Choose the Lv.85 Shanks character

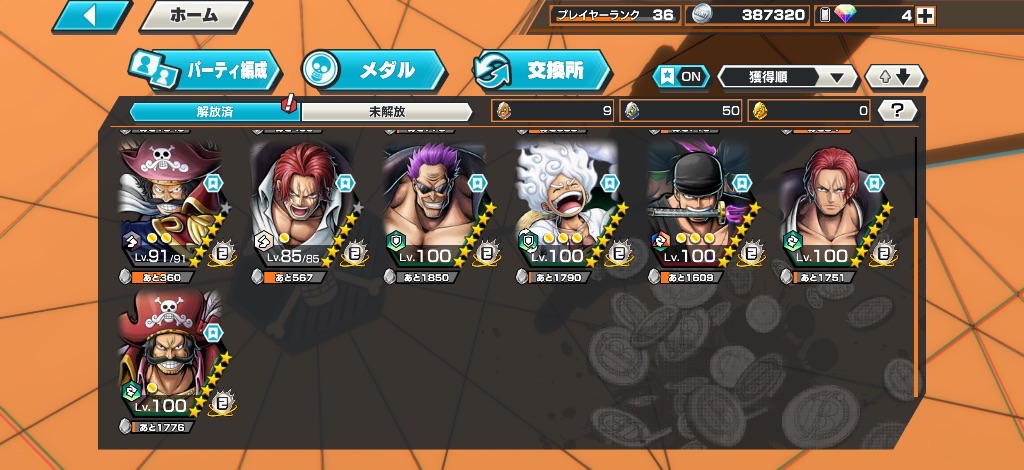[300, 208]
